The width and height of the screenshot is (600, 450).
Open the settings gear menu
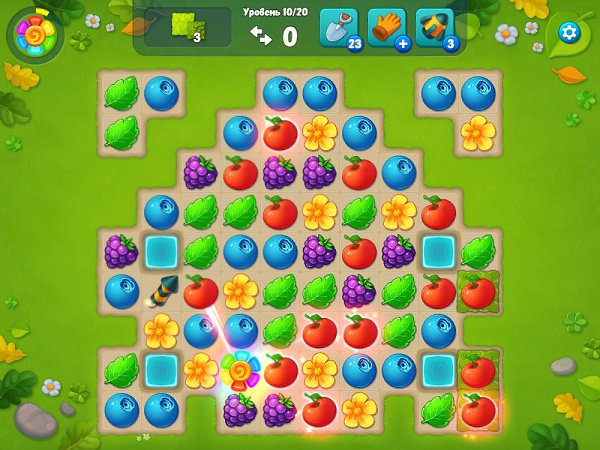569,33
